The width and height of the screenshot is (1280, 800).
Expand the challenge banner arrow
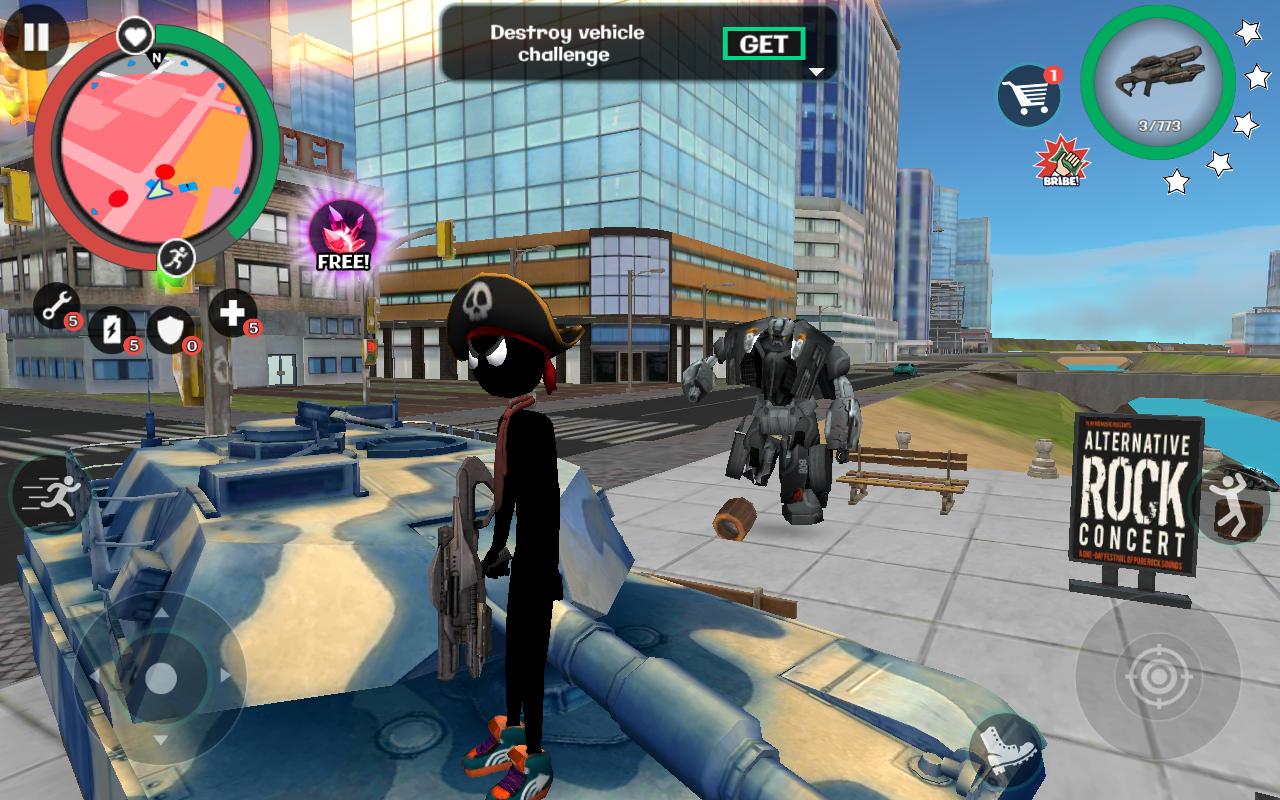pyautogui.click(x=815, y=70)
